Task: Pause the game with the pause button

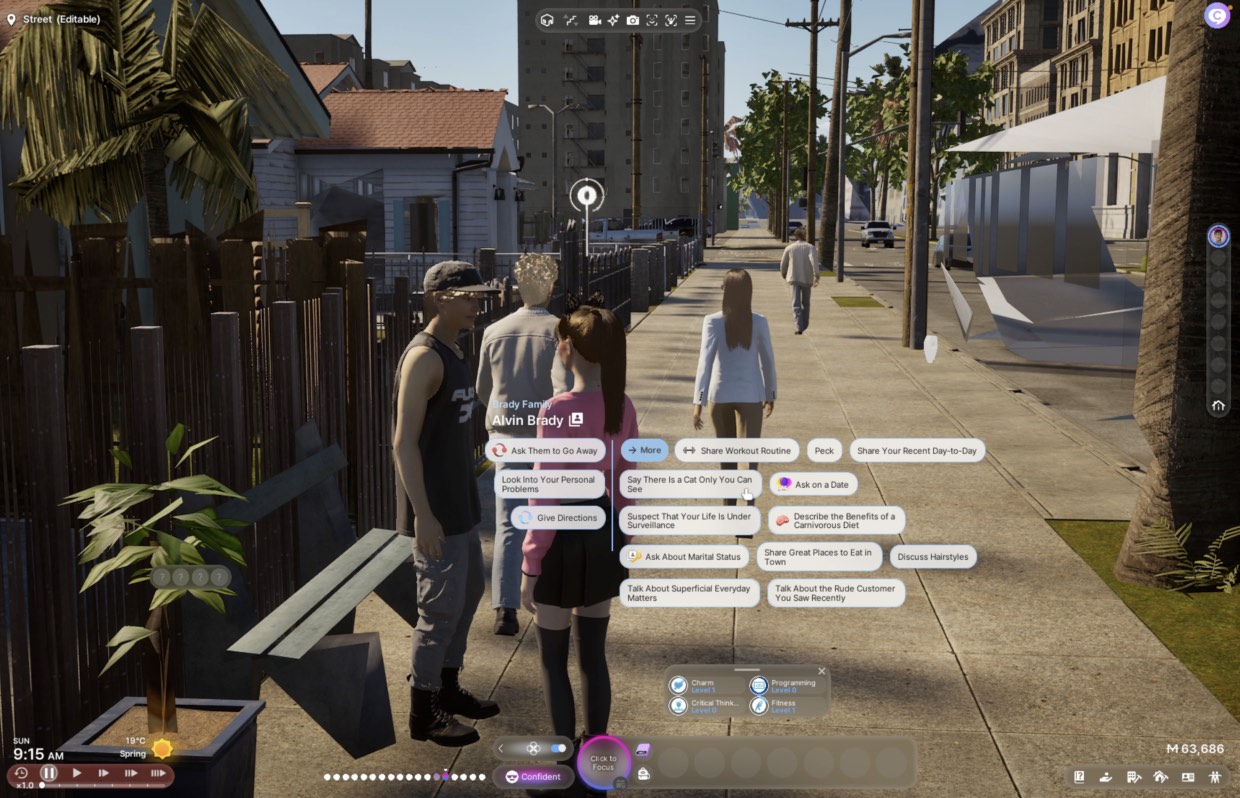Action: click(49, 773)
